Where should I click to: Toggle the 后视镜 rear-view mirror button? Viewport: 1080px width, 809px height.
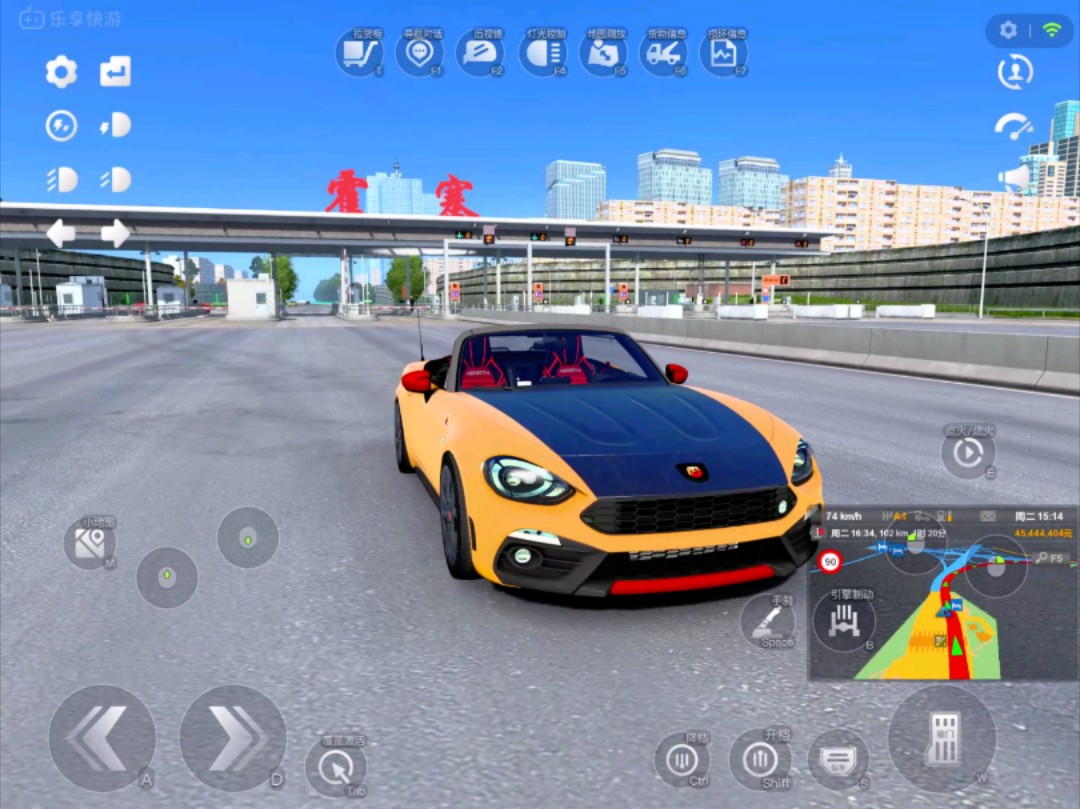(480, 53)
